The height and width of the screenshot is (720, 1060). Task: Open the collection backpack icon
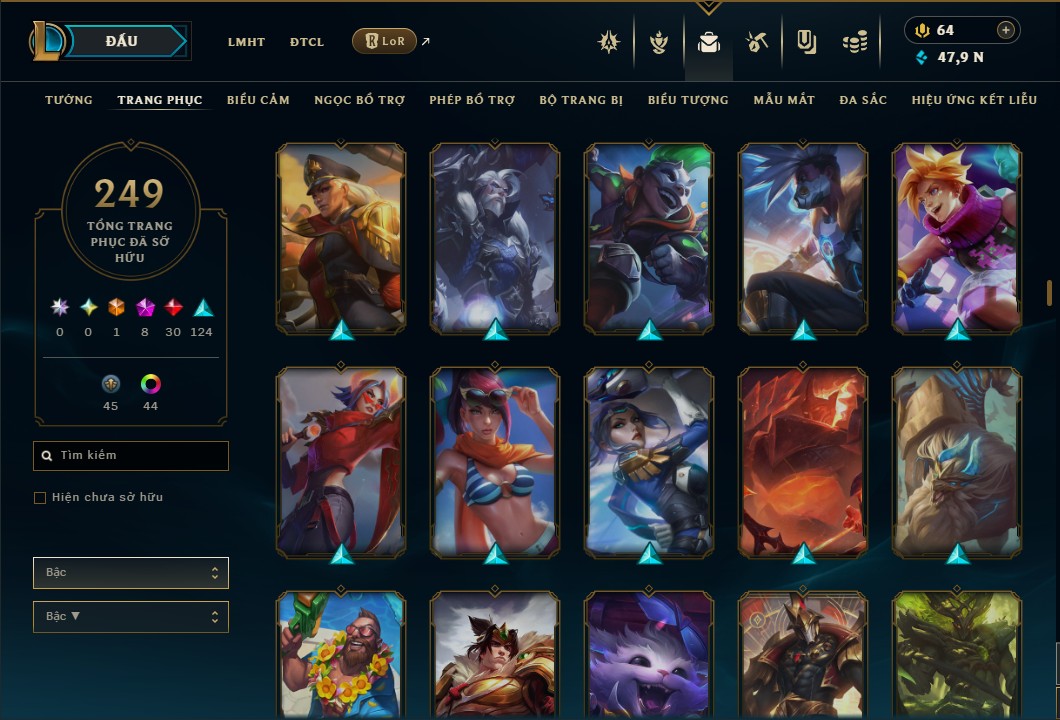pos(709,42)
